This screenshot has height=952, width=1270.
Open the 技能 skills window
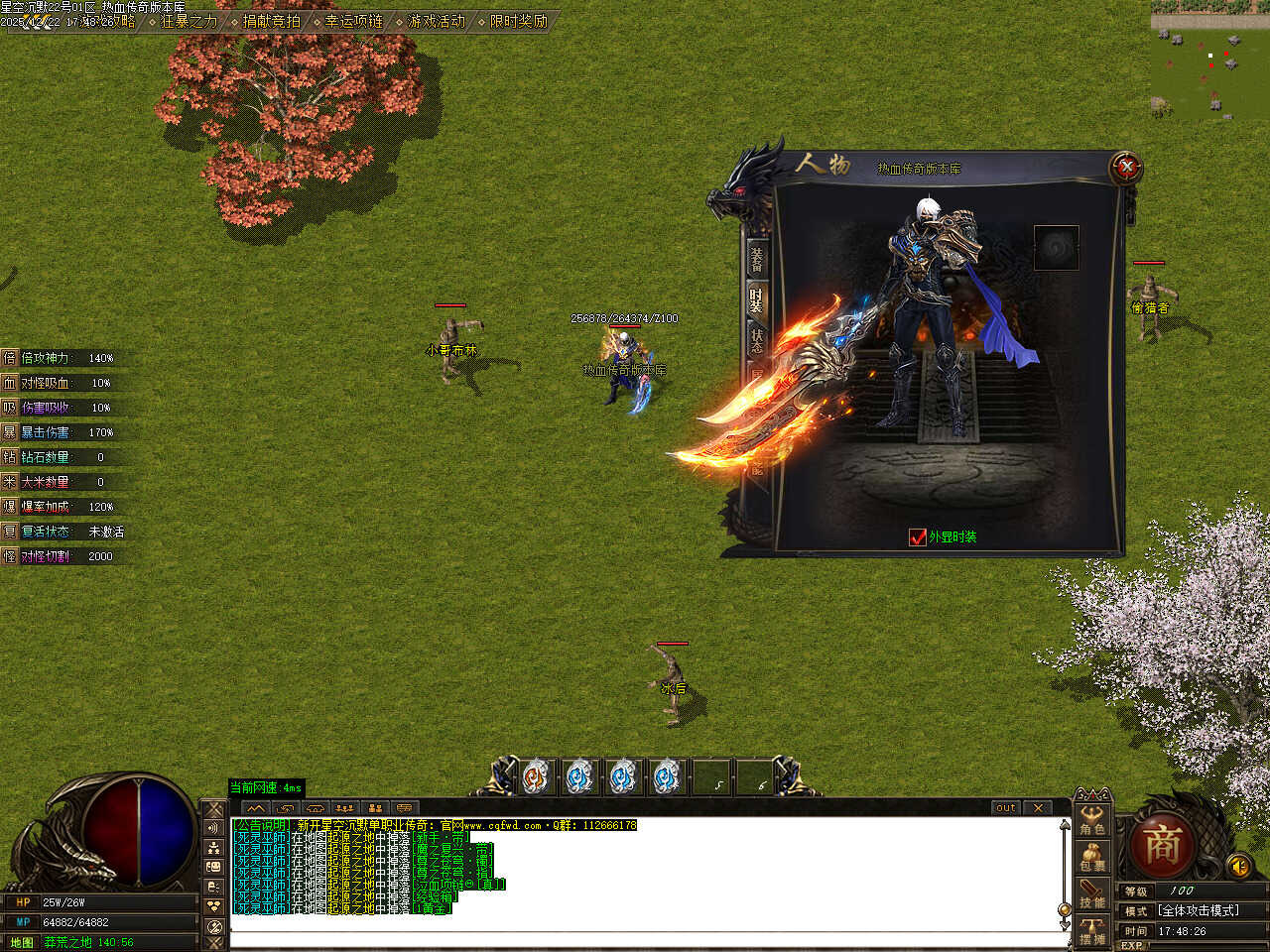pos(1092,893)
